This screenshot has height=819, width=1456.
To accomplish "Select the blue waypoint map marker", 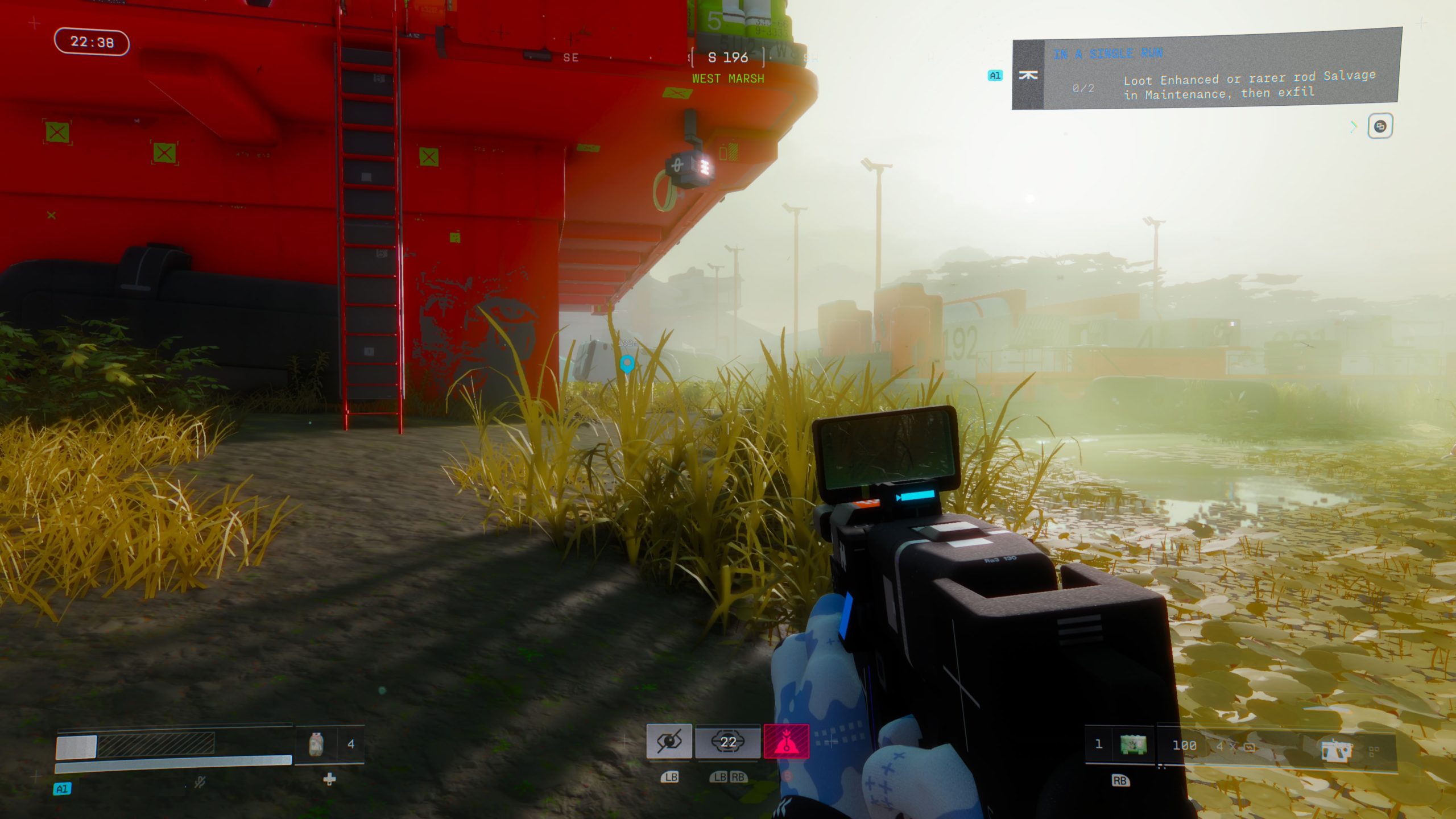I will pos(627,363).
